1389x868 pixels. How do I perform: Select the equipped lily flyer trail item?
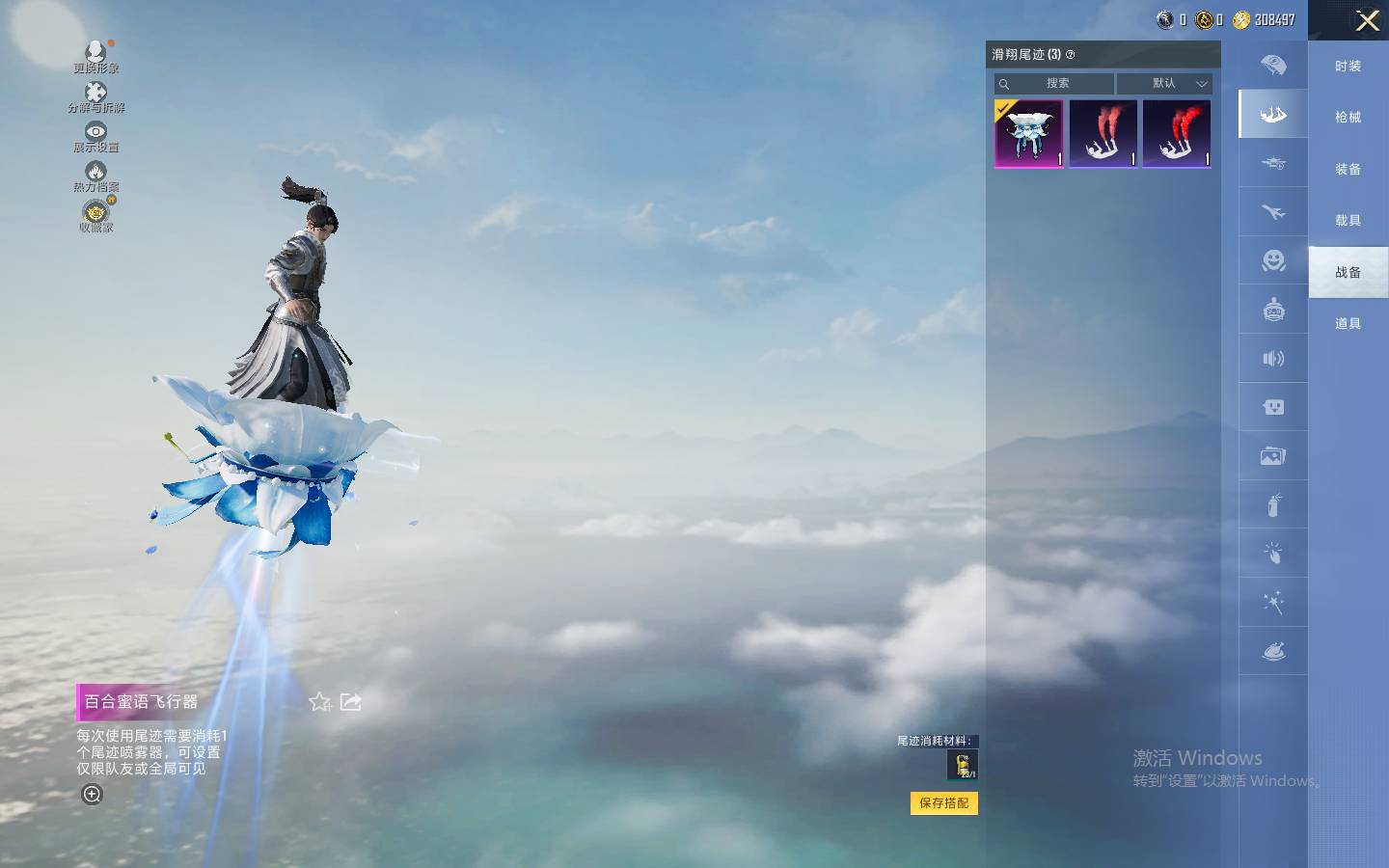pyautogui.click(x=1029, y=134)
